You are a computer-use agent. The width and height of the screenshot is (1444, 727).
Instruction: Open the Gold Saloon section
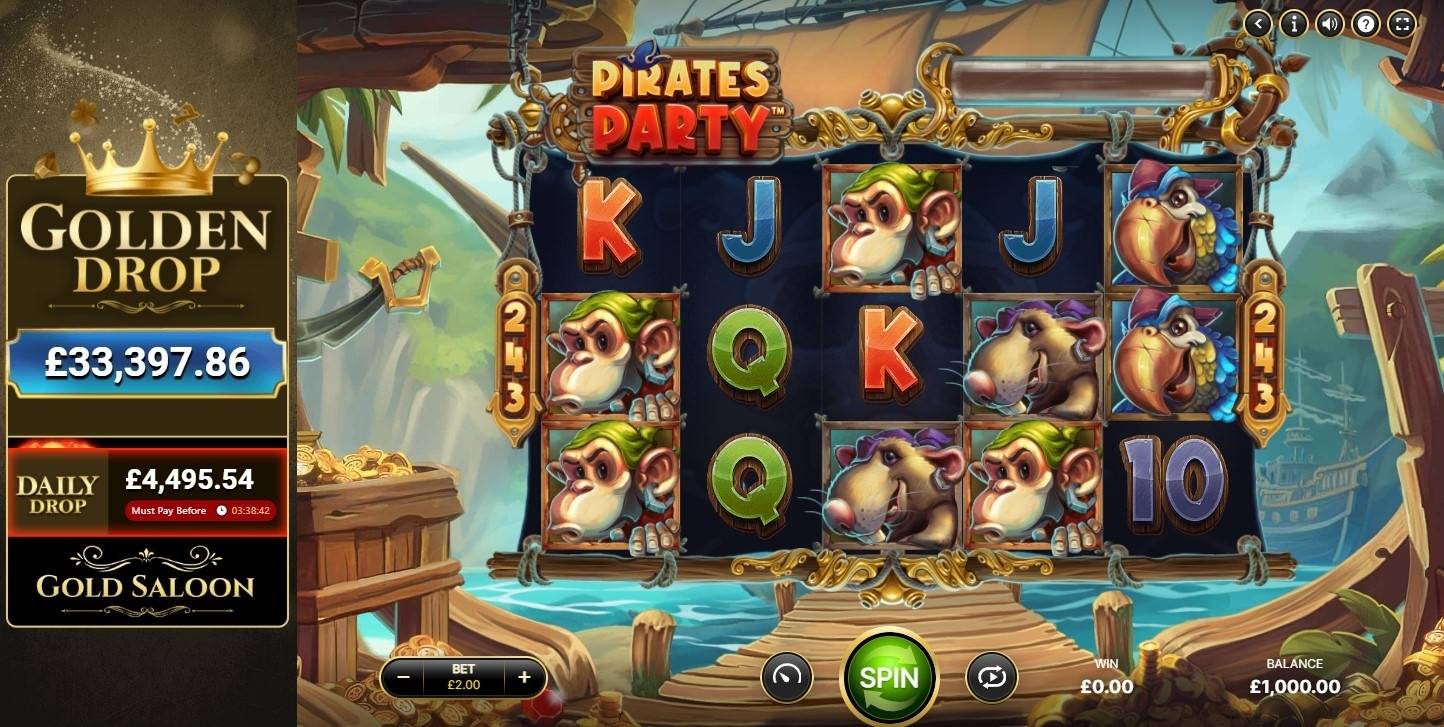[x=147, y=589]
